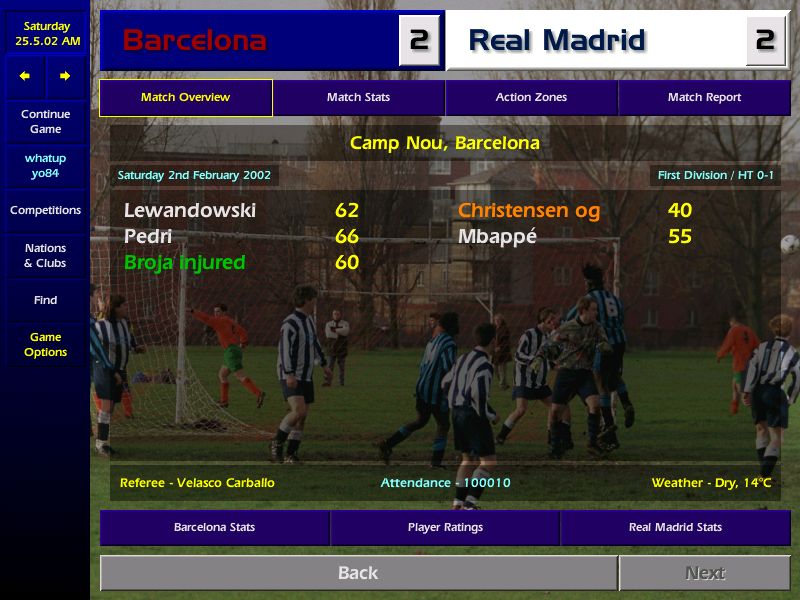Click the right arrow navigation button
The height and width of the screenshot is (600, 800).
[x=65, y=76]
